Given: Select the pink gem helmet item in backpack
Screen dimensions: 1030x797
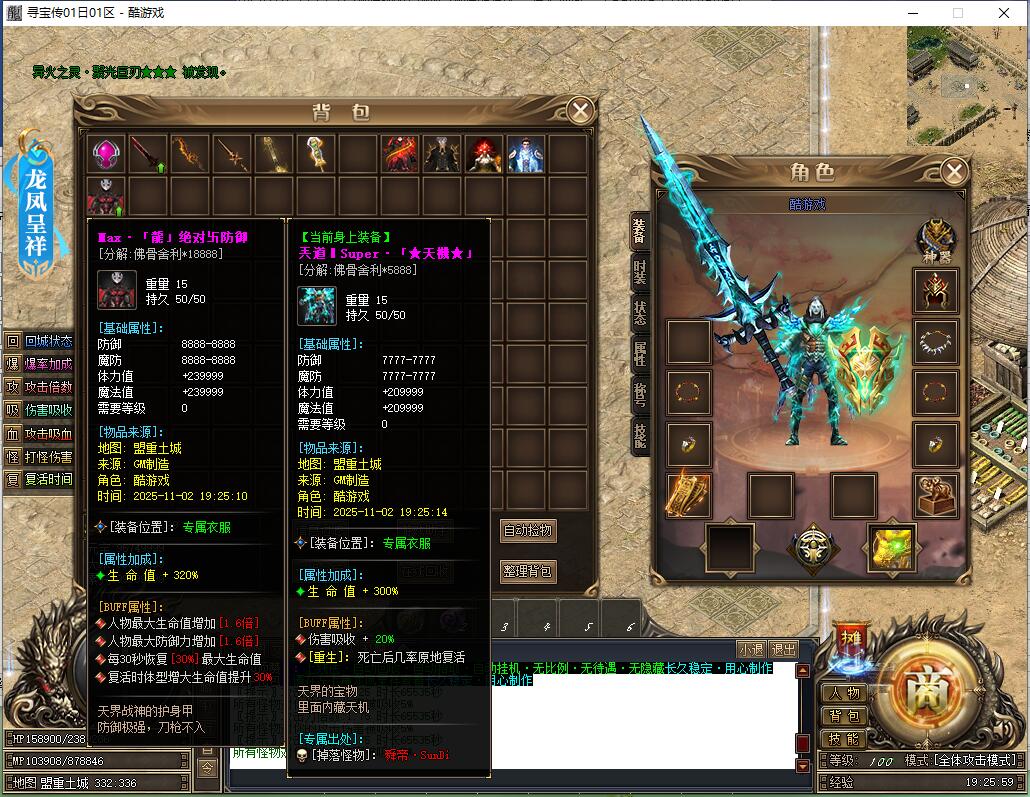Looking at the screenshot, I should (x=106, y=154).
